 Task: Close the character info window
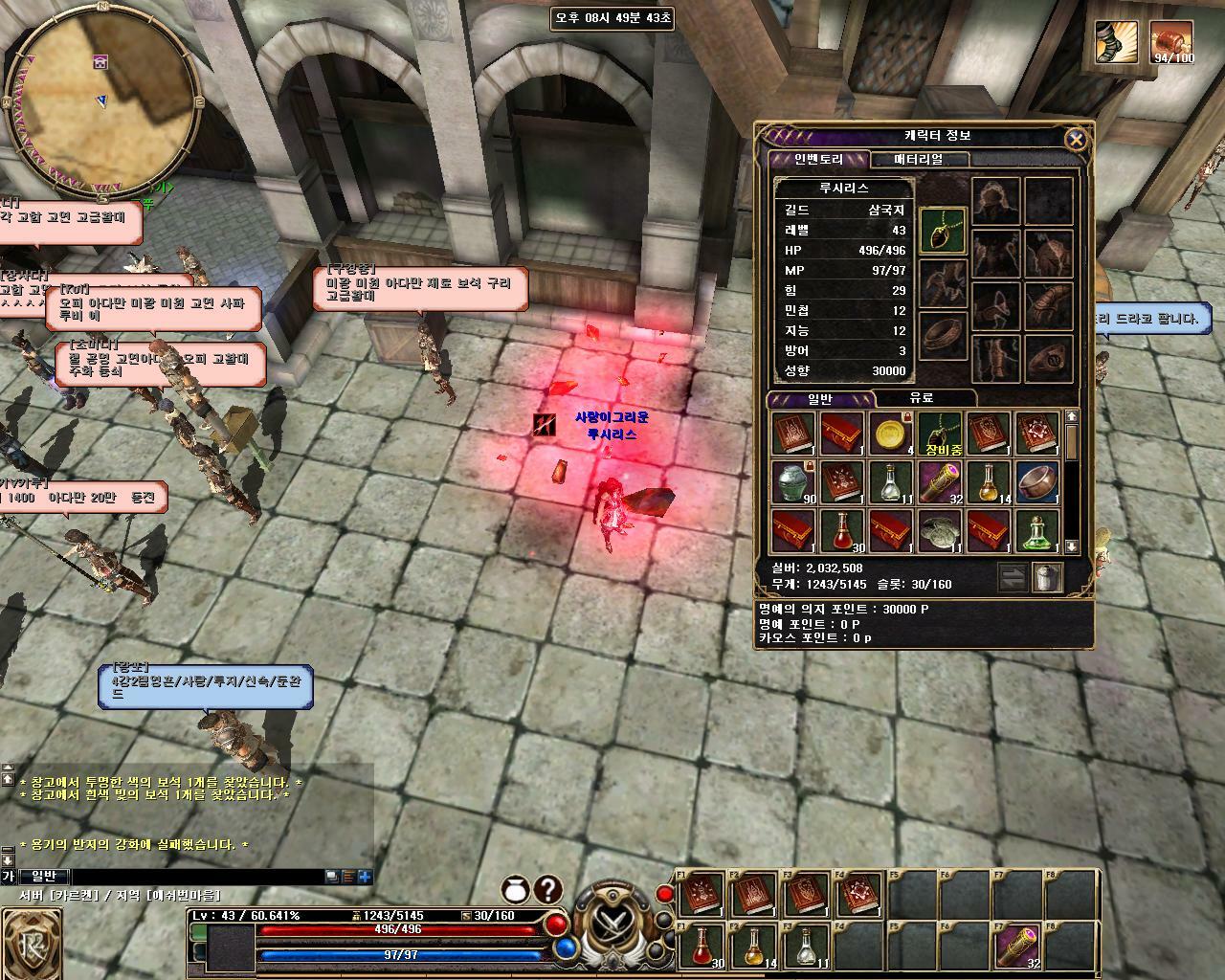tap(1076, 140)
